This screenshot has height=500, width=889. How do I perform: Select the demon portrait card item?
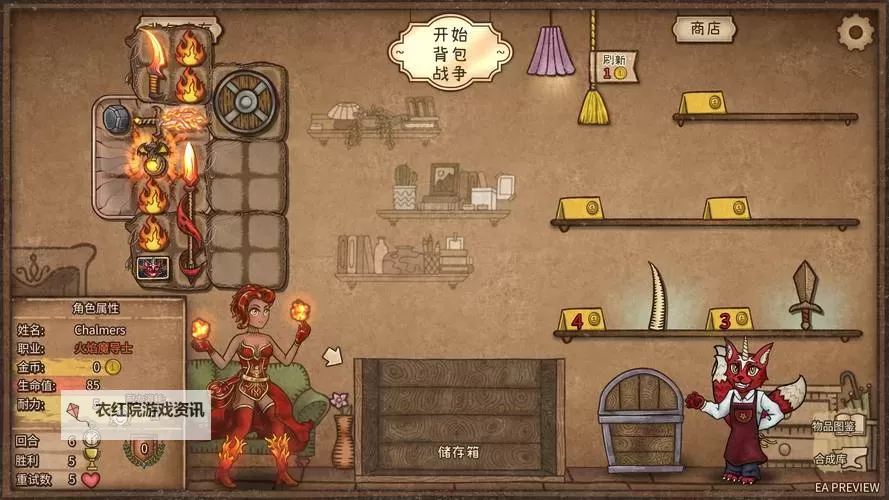pyautogui.click(x=153, y=268)
